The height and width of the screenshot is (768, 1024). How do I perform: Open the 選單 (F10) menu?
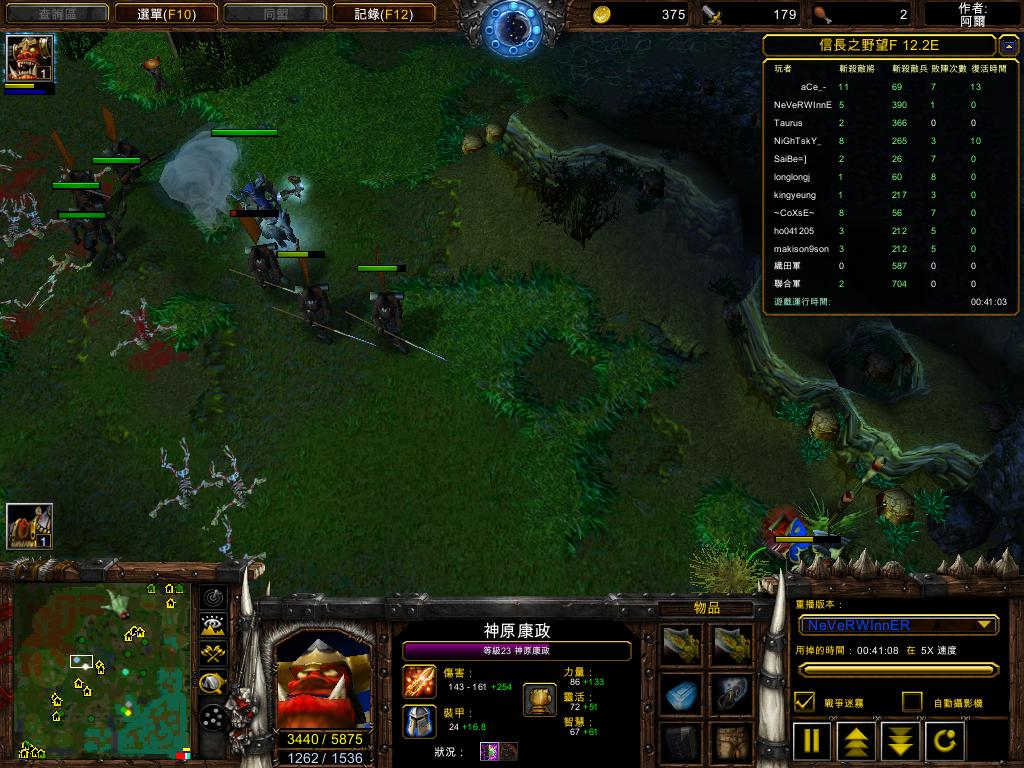[x=166, y=14]
